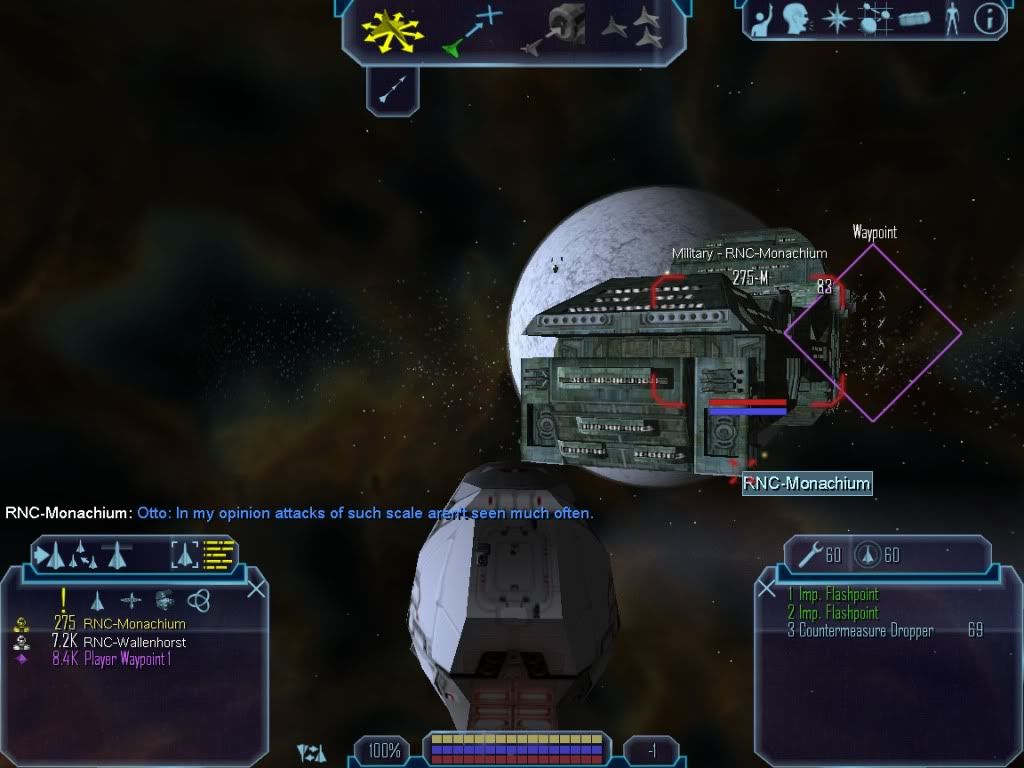Viewport: 1024px width, 768px height.
Task: Open the Information (i) screen
Action: pos(988,19)
